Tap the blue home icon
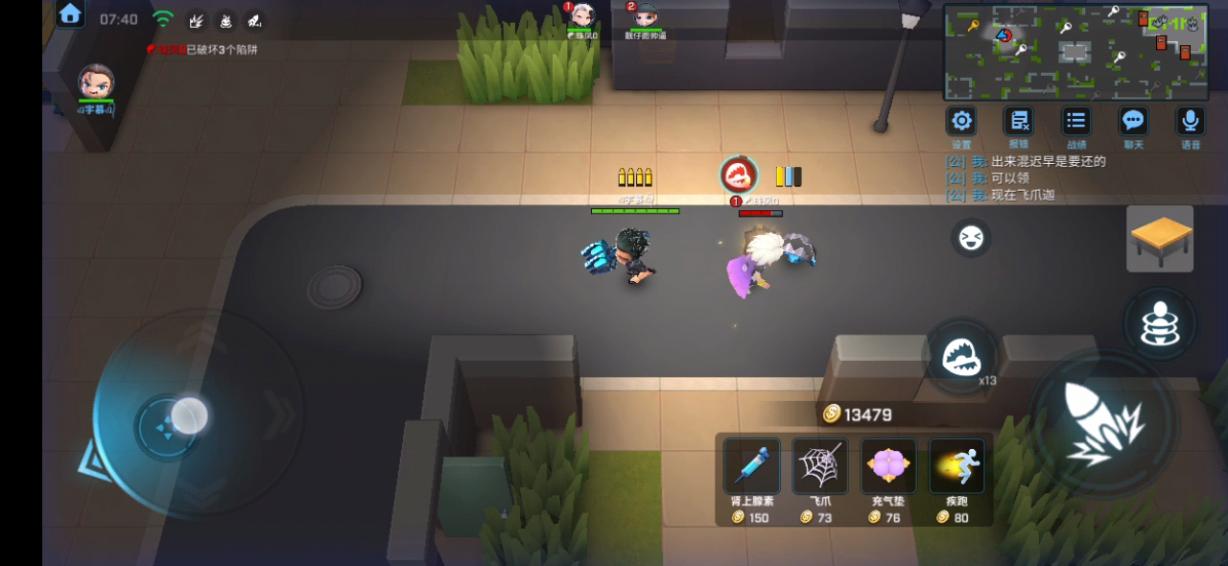The height and width of the screenshot is (566, 1228). pyautogui.click(x=69, y=14)
